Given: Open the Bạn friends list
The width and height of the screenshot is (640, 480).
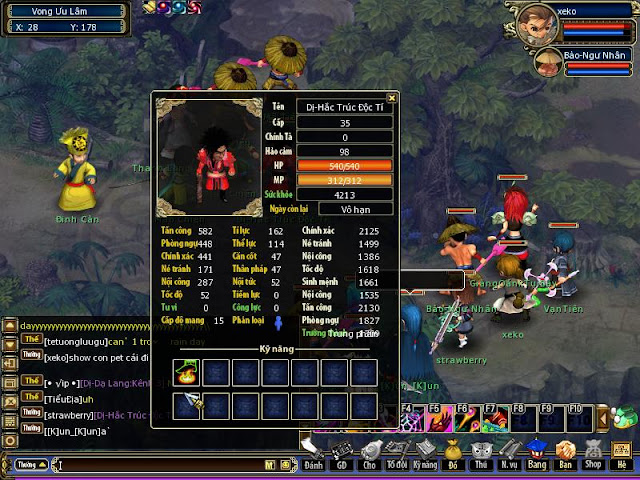Looking at the screenshot, I should pyautogui.click(x=565, y=453).
